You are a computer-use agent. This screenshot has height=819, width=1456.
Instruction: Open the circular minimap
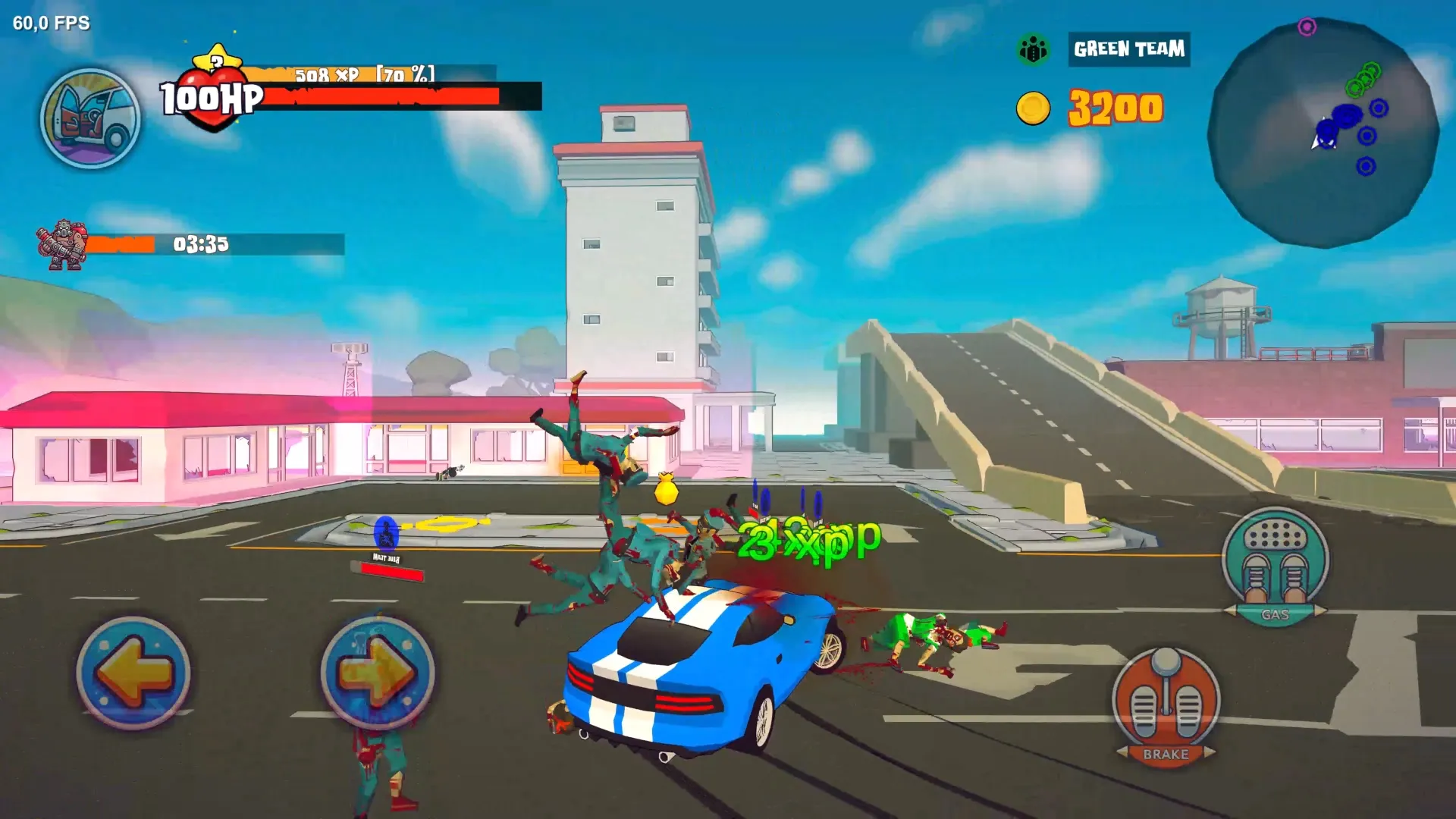(x=1323, y=133)
